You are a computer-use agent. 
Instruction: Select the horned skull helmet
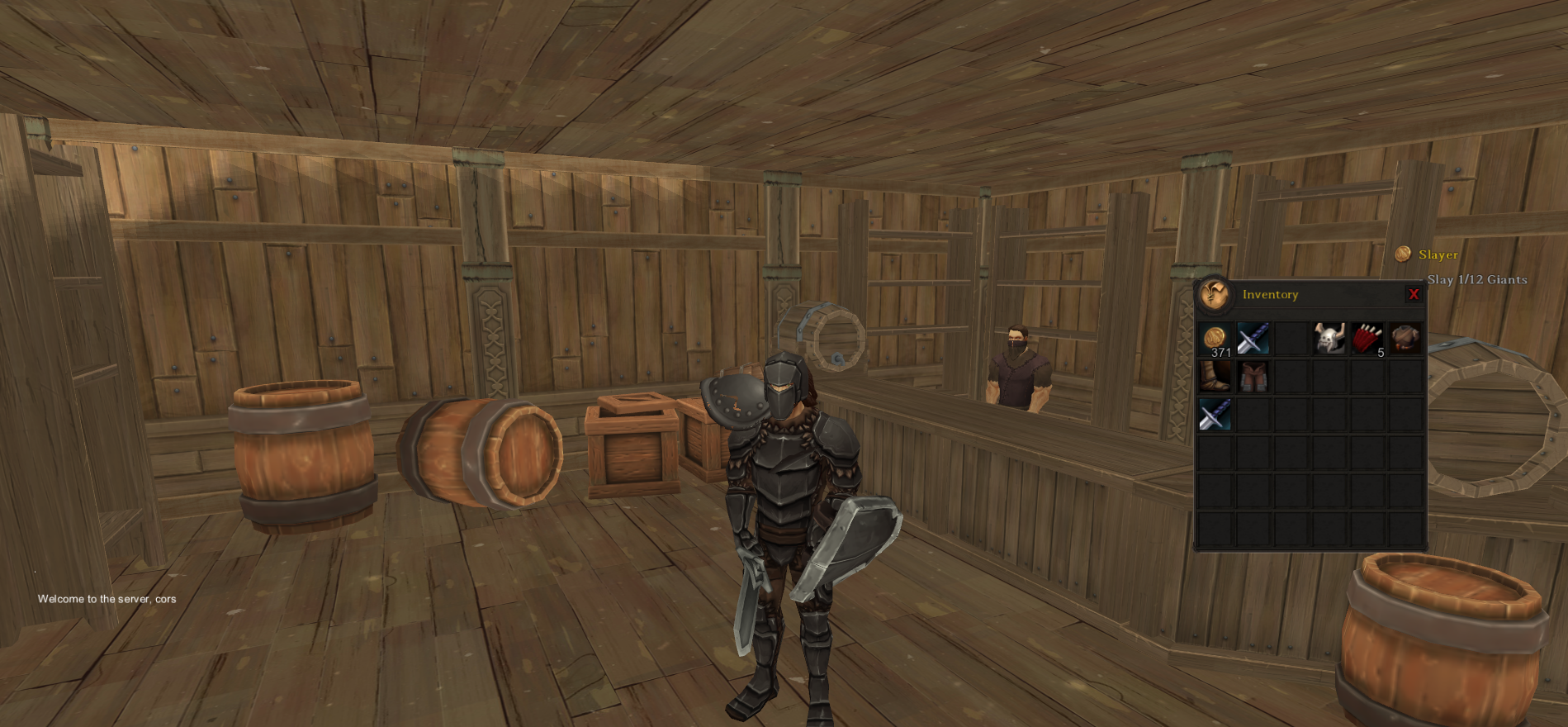pos(1329,339)
